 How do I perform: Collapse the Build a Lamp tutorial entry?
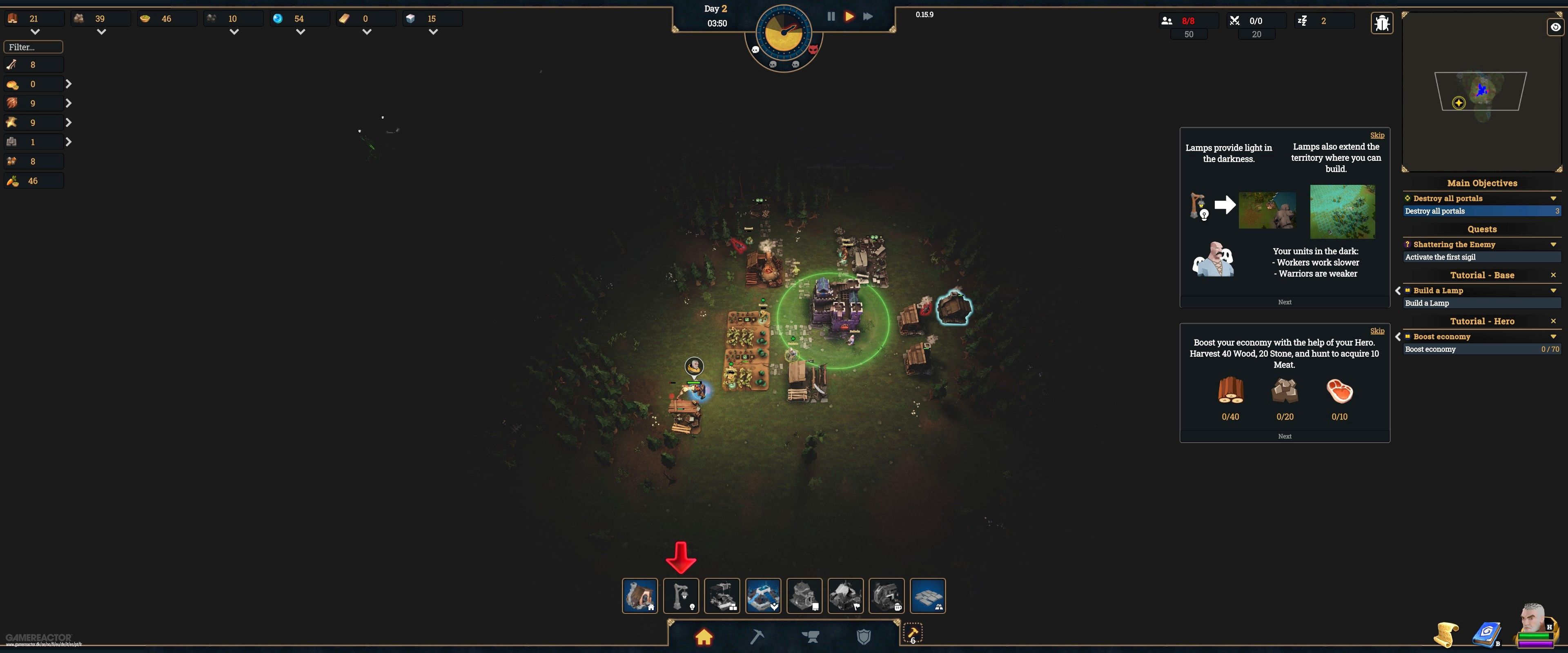[1553, 290]
